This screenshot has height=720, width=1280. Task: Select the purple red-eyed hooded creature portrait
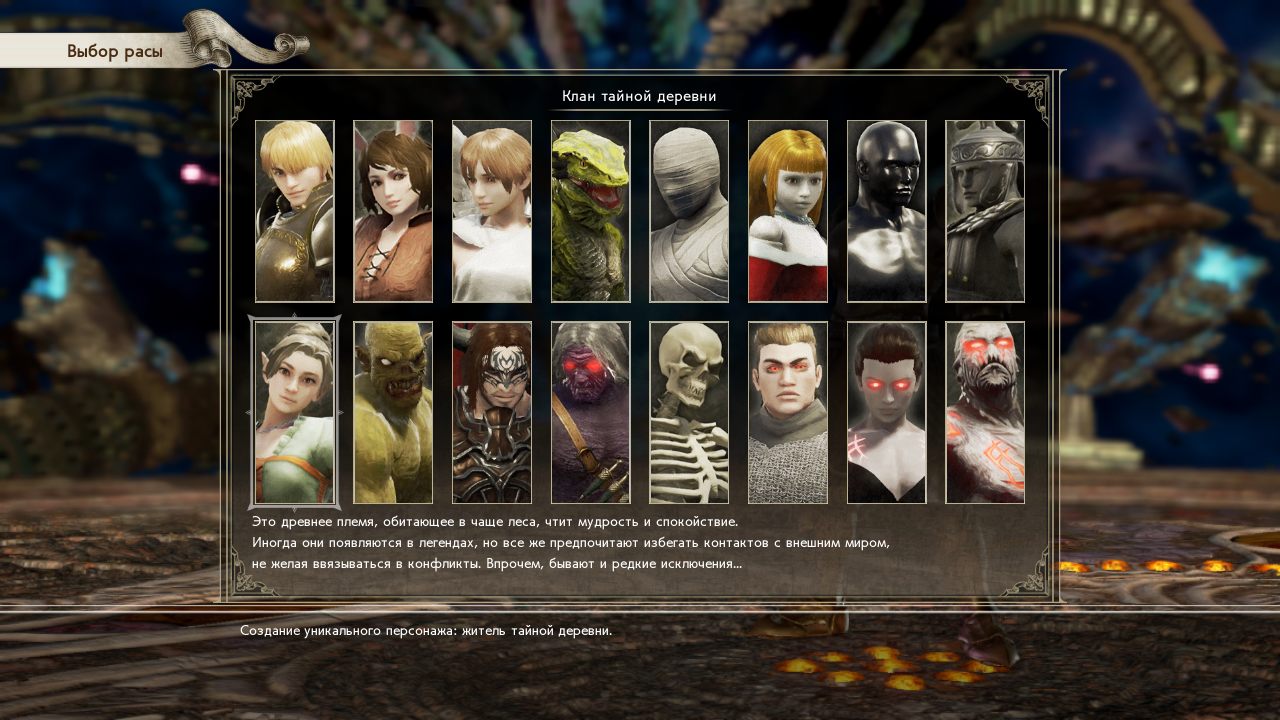tap(590, 412)
